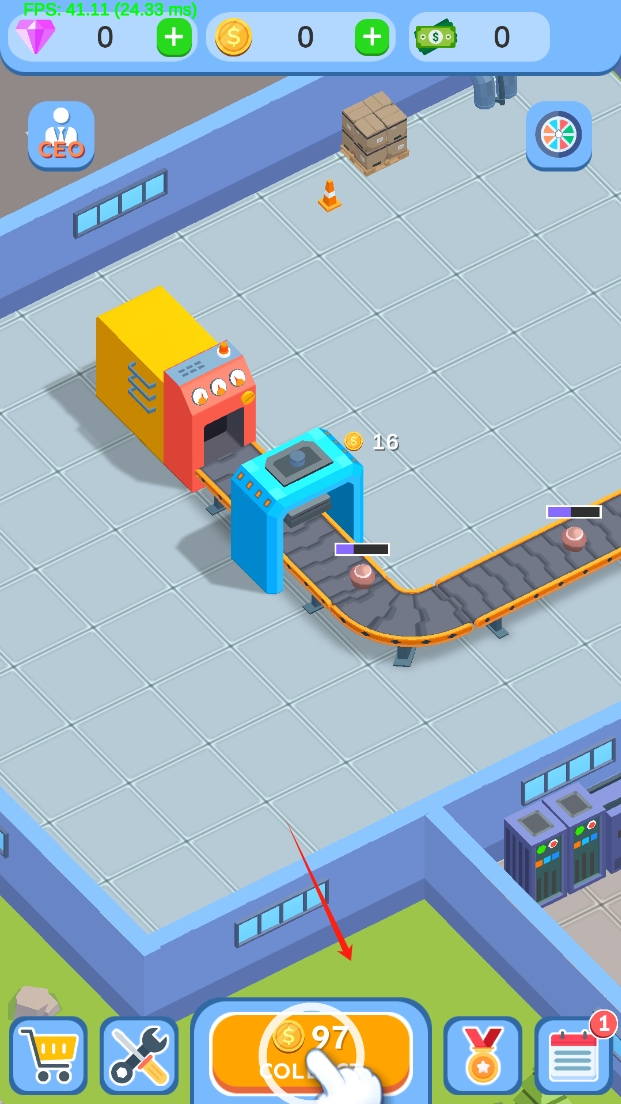Open the shopping cart store
The image size is (621, 1104).
48,1055
